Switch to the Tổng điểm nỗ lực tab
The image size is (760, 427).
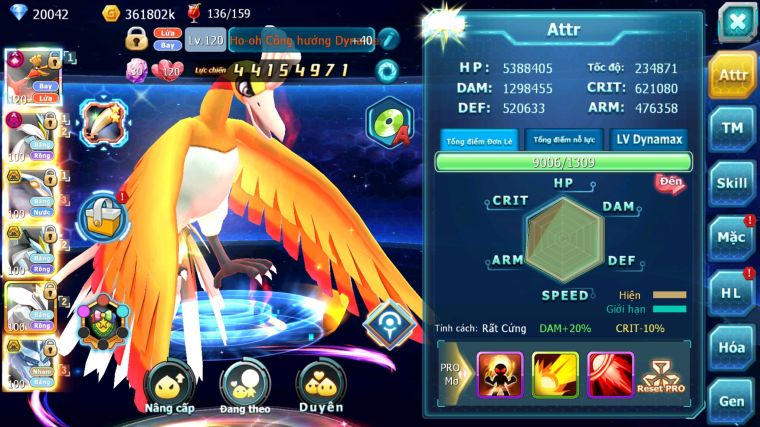coord(564,140)
